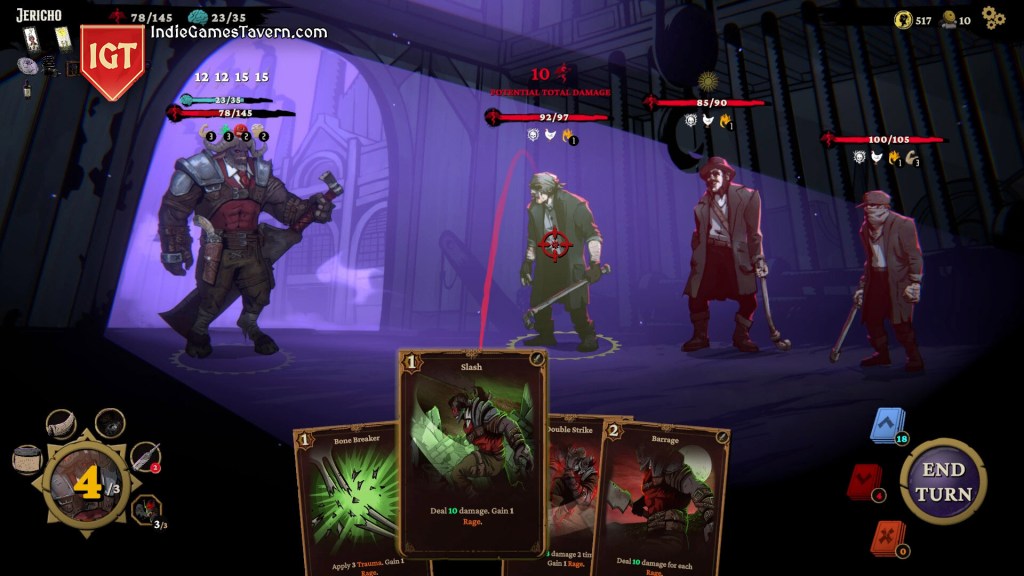Inspect the small bottle relic
Viewport: 1024px width, 576px height.
[x=27, y=89]
